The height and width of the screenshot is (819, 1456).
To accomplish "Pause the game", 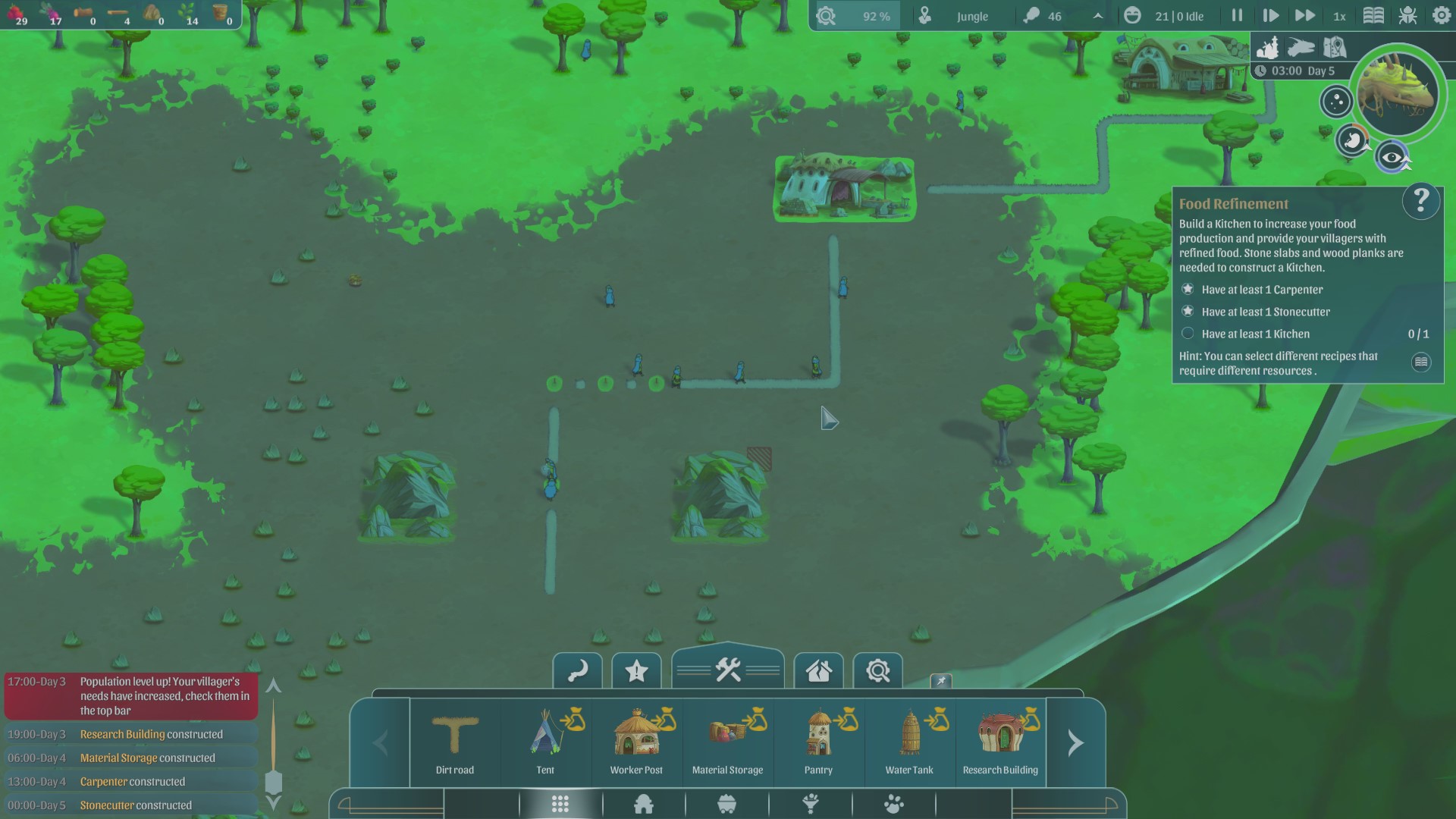I will point(1237,15).
